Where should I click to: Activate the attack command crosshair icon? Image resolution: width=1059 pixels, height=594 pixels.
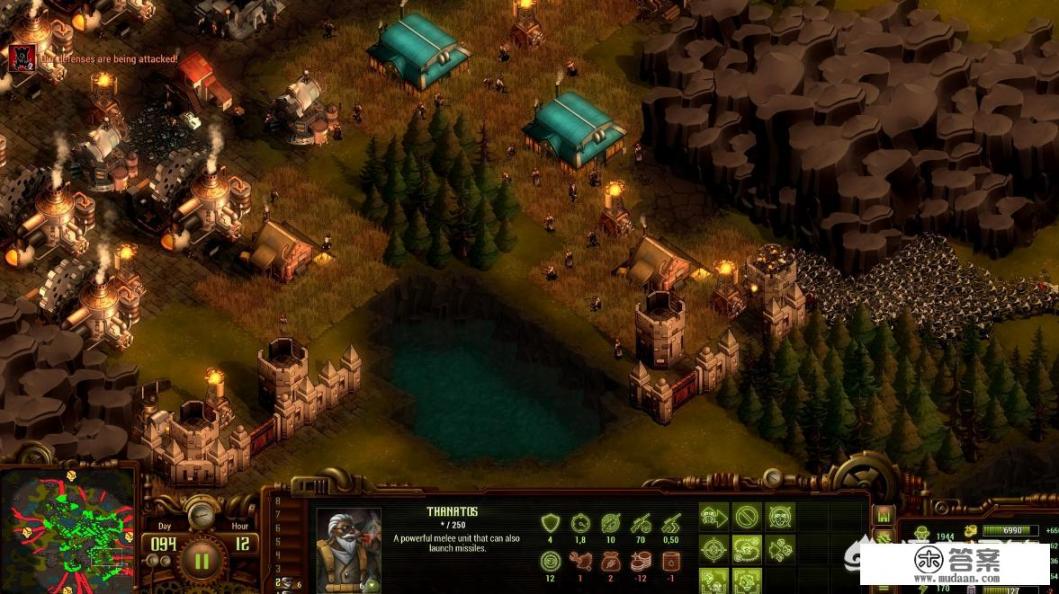point(713,549)
